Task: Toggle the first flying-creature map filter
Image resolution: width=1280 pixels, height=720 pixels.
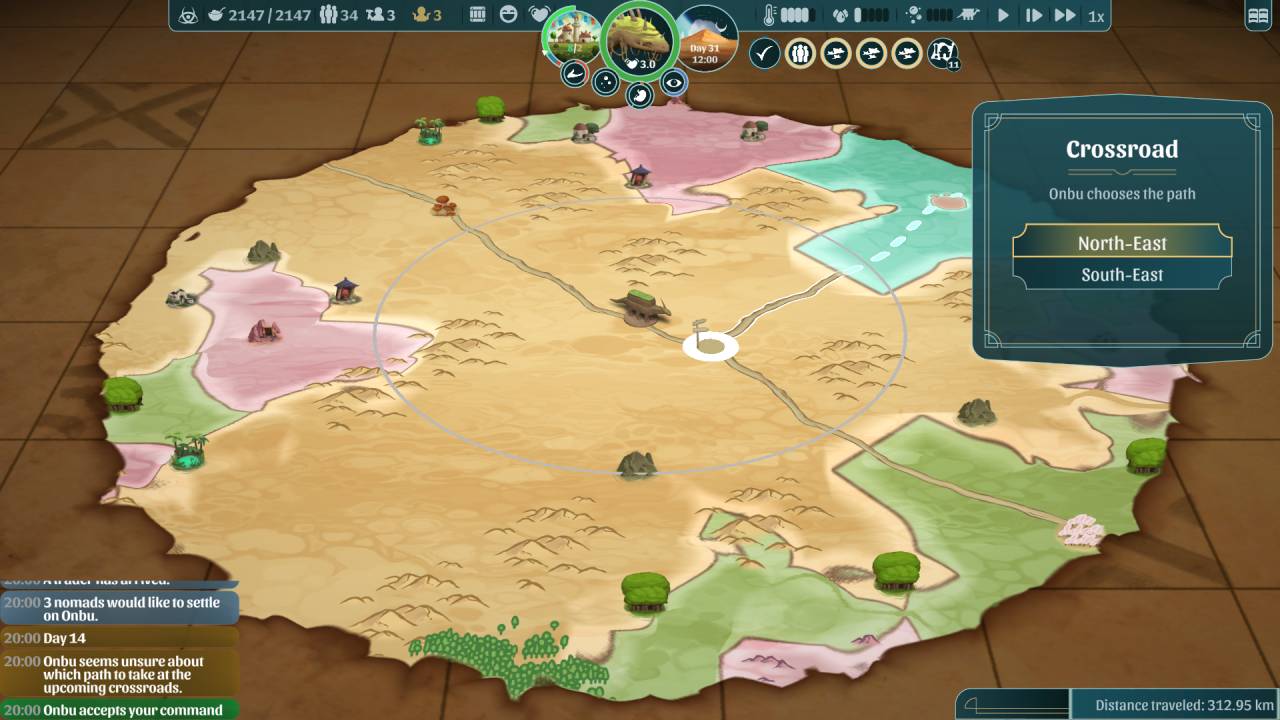Action: pos(835,53)
